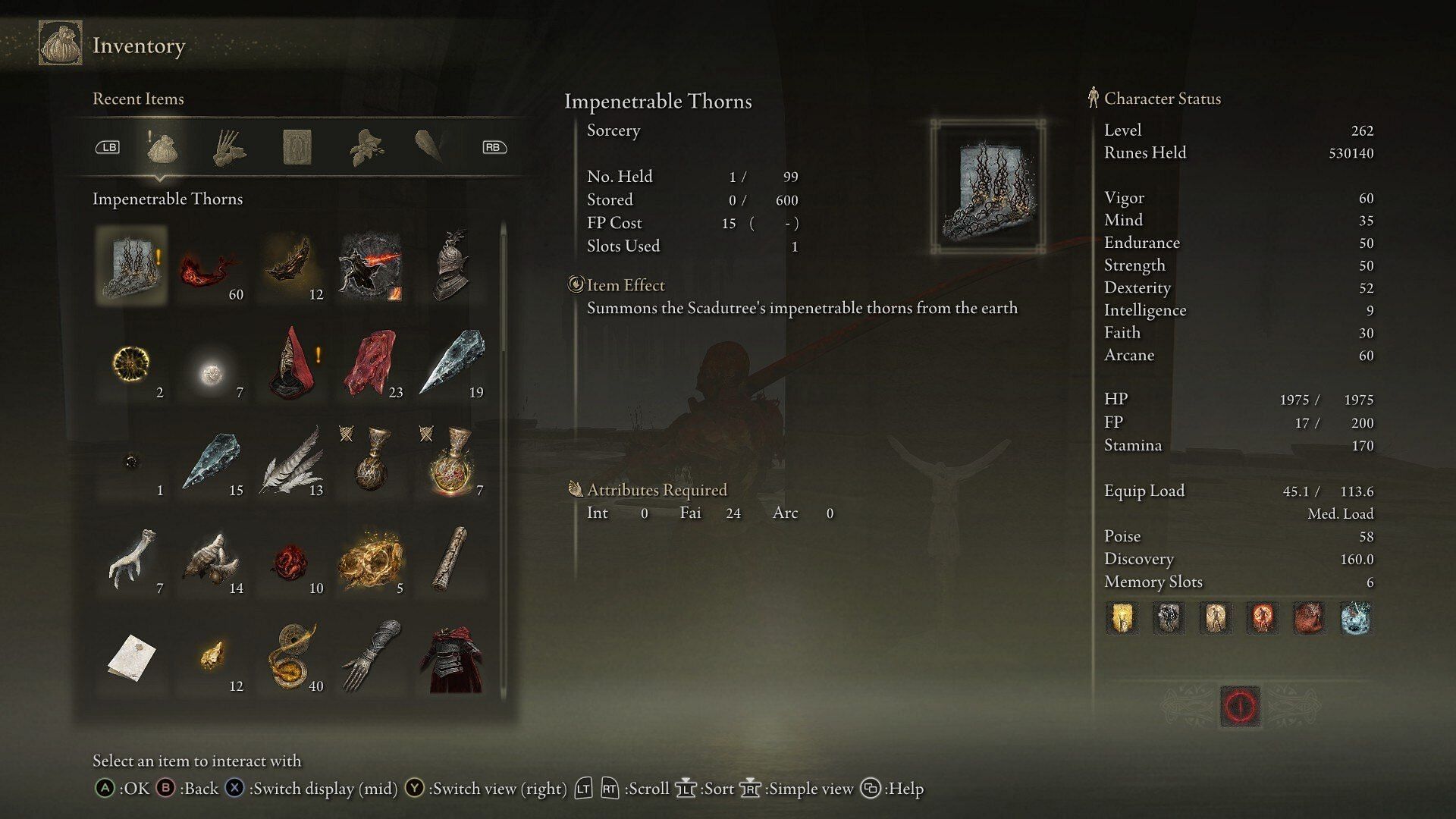Select the red hooded mask item
This screenshot has width=1456, height=819.
click(291, 364)
